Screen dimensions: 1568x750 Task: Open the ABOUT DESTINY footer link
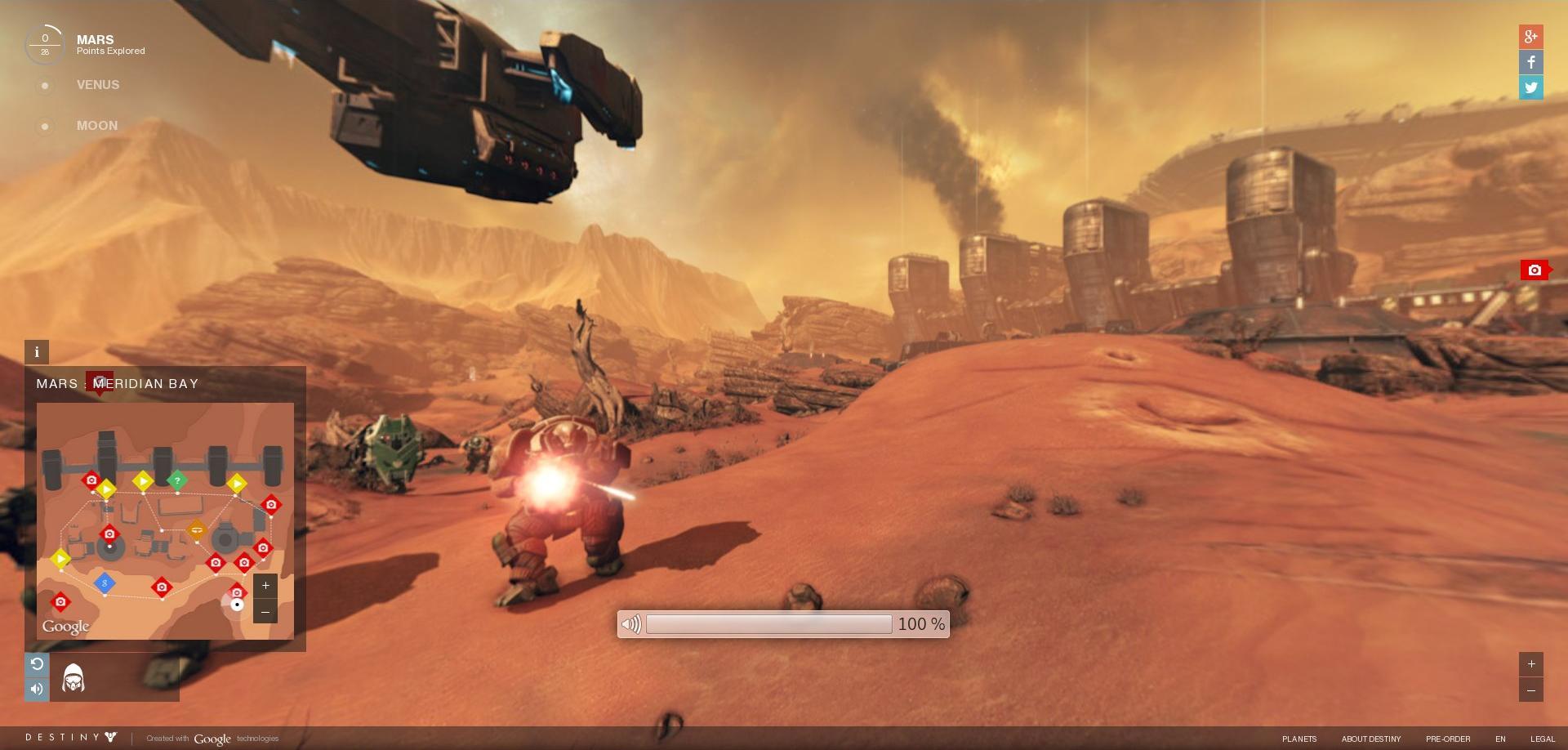(1370, 739)
